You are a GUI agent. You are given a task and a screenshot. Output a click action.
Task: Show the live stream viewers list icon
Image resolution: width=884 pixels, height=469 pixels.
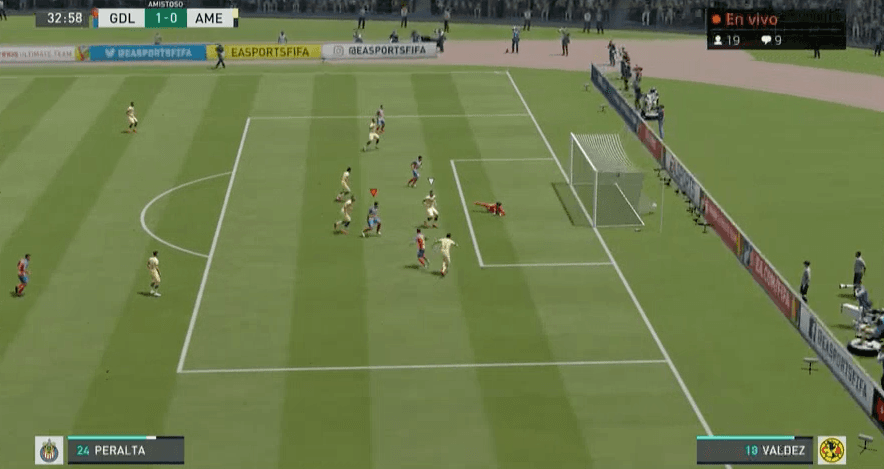click(717, 41)
